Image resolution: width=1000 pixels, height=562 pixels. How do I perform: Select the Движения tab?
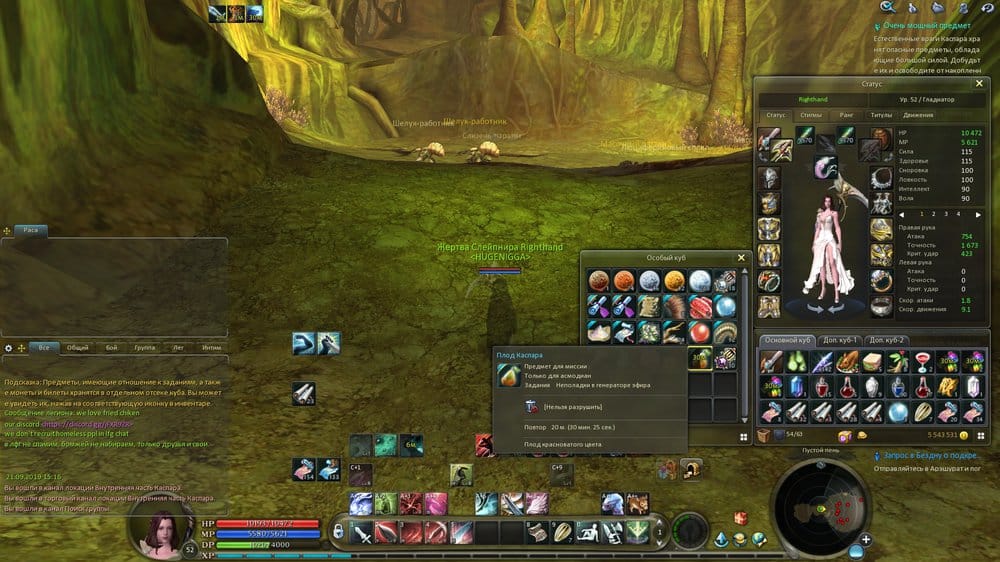pos(918,115)
